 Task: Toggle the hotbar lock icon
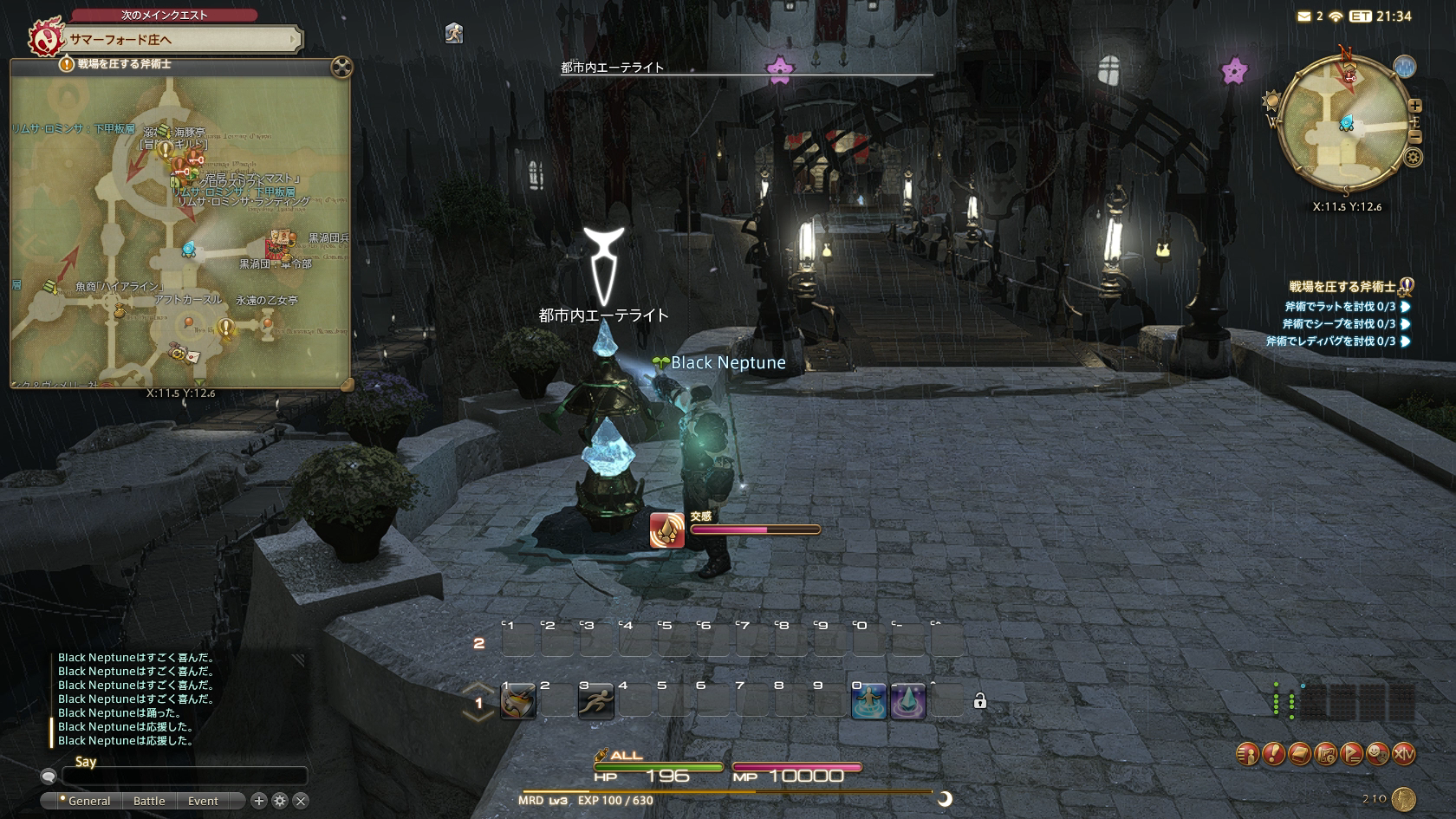[980, 701]
